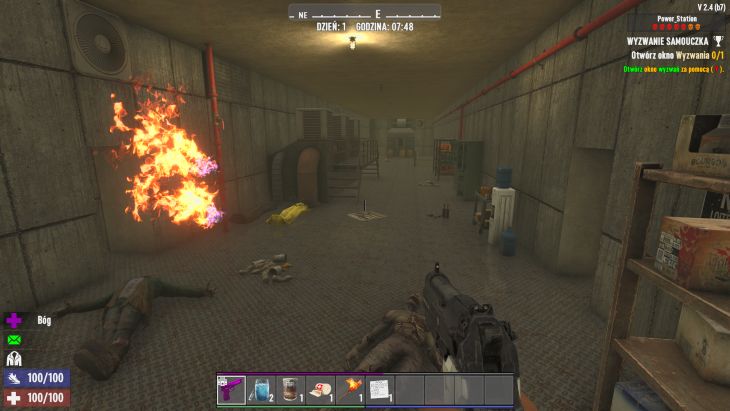Image resolution: width=730 pixels, height=411 pixels.
Task: Click the compass bar at the top
Action: click(365, 13)
